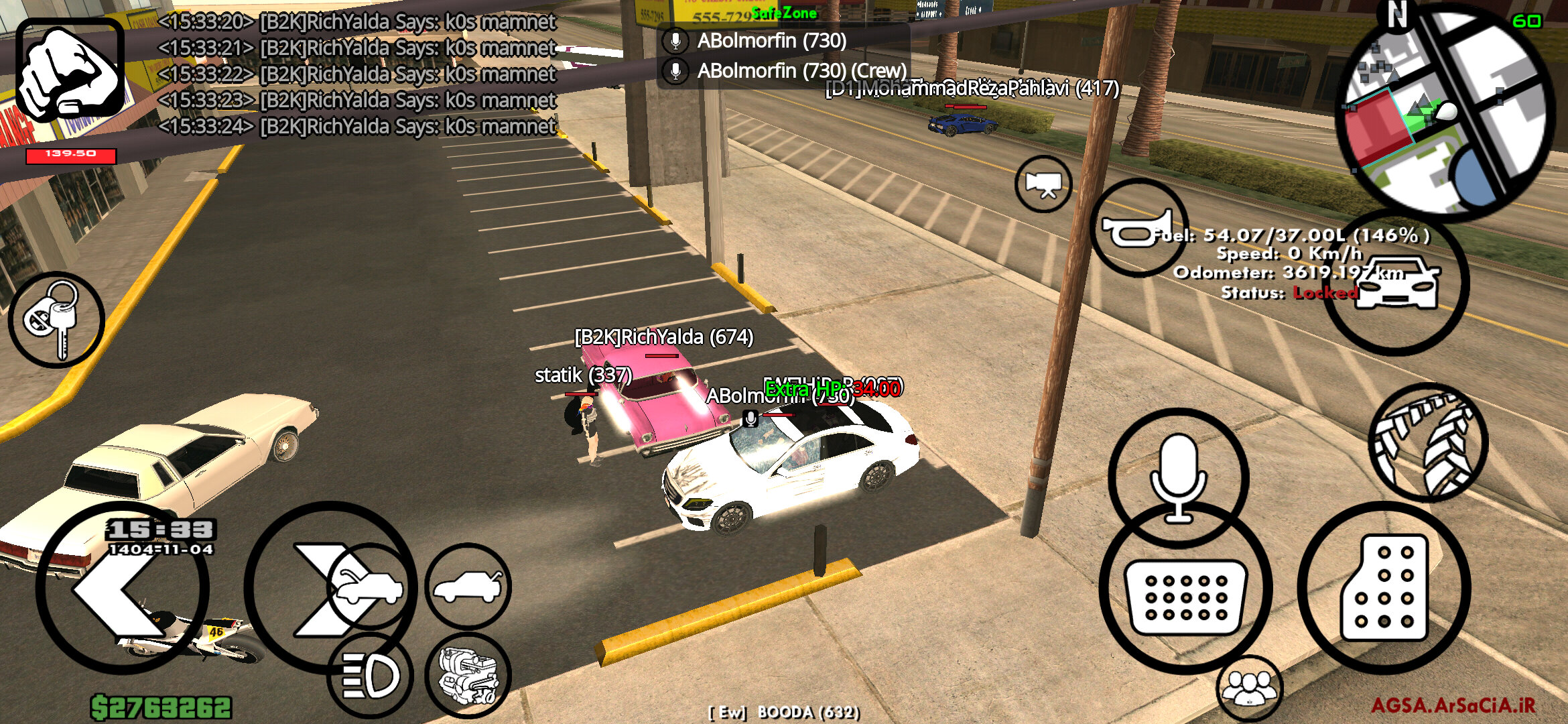Tap the chat log messages
The width and height of the screenshot is (1568, 724).
click(x=356, y=74)
